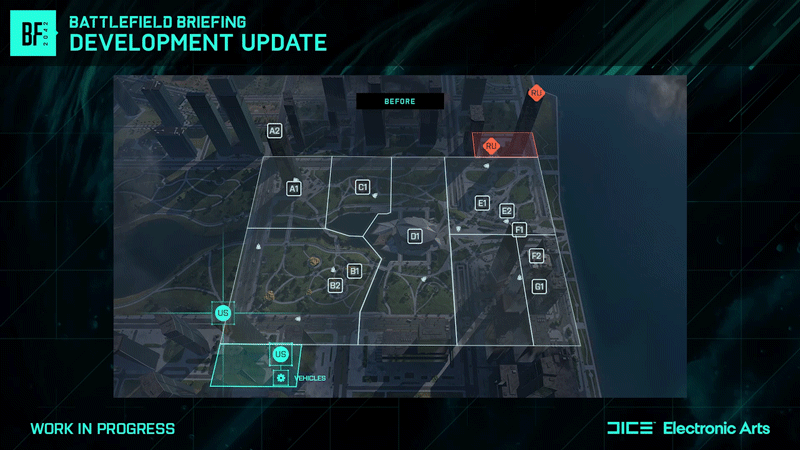
Task: Select the E1 capture point
Action: (482, 204)
